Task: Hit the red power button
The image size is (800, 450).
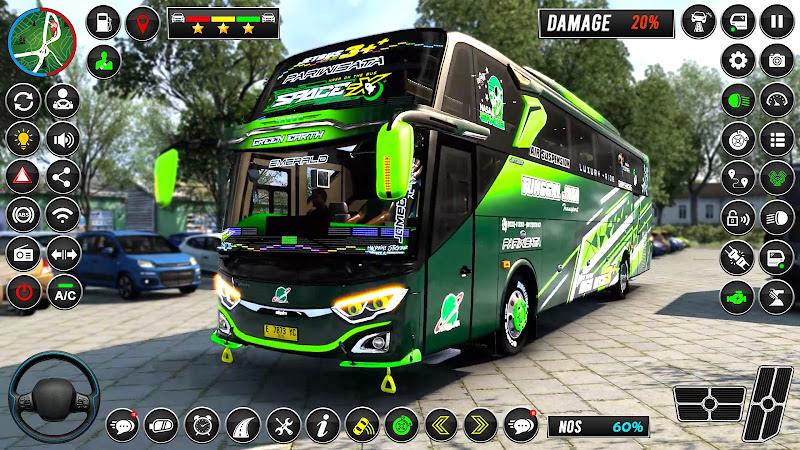Action: point(22,292)
